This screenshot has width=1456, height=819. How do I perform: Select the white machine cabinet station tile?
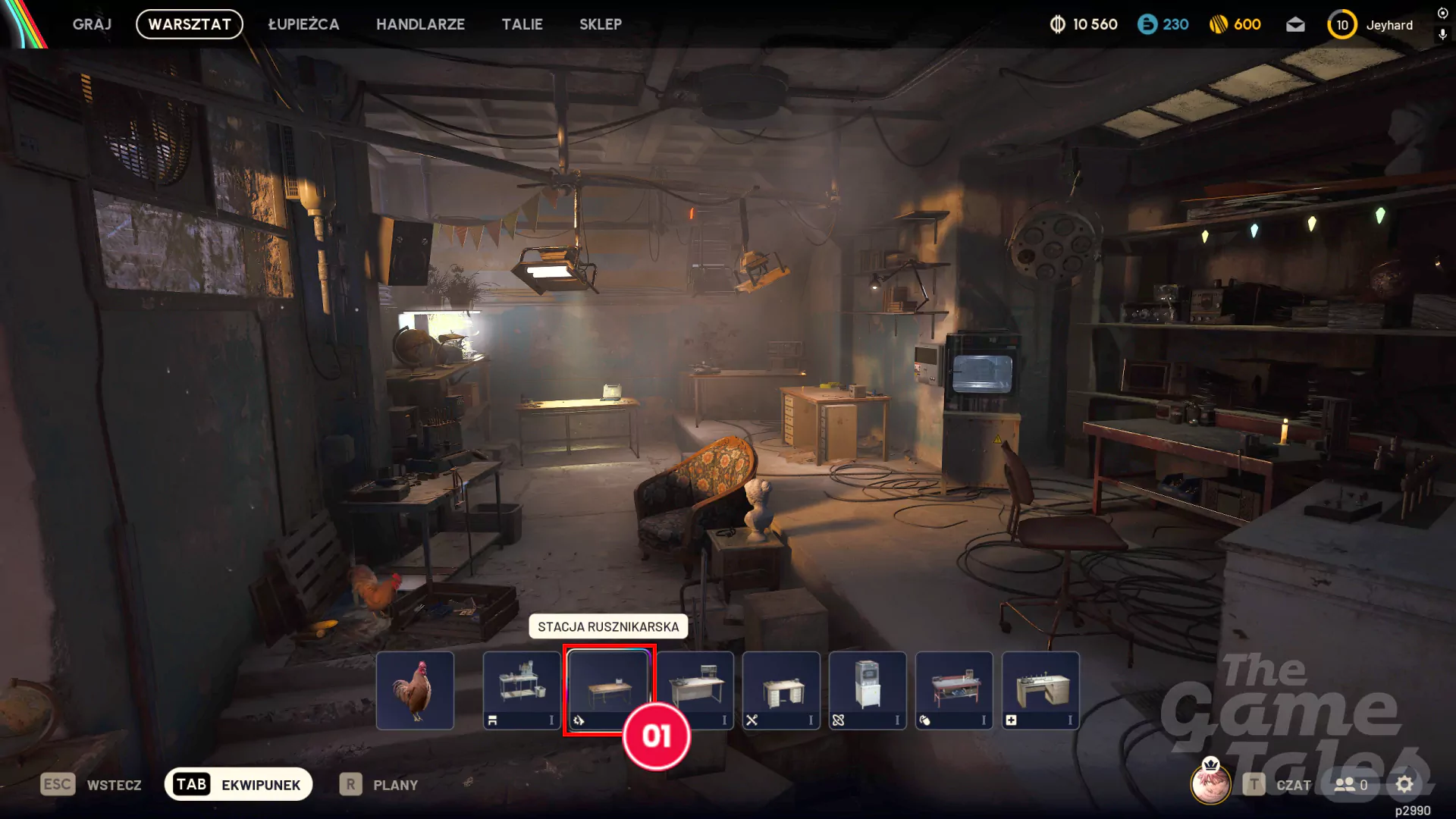coord(868,690)
